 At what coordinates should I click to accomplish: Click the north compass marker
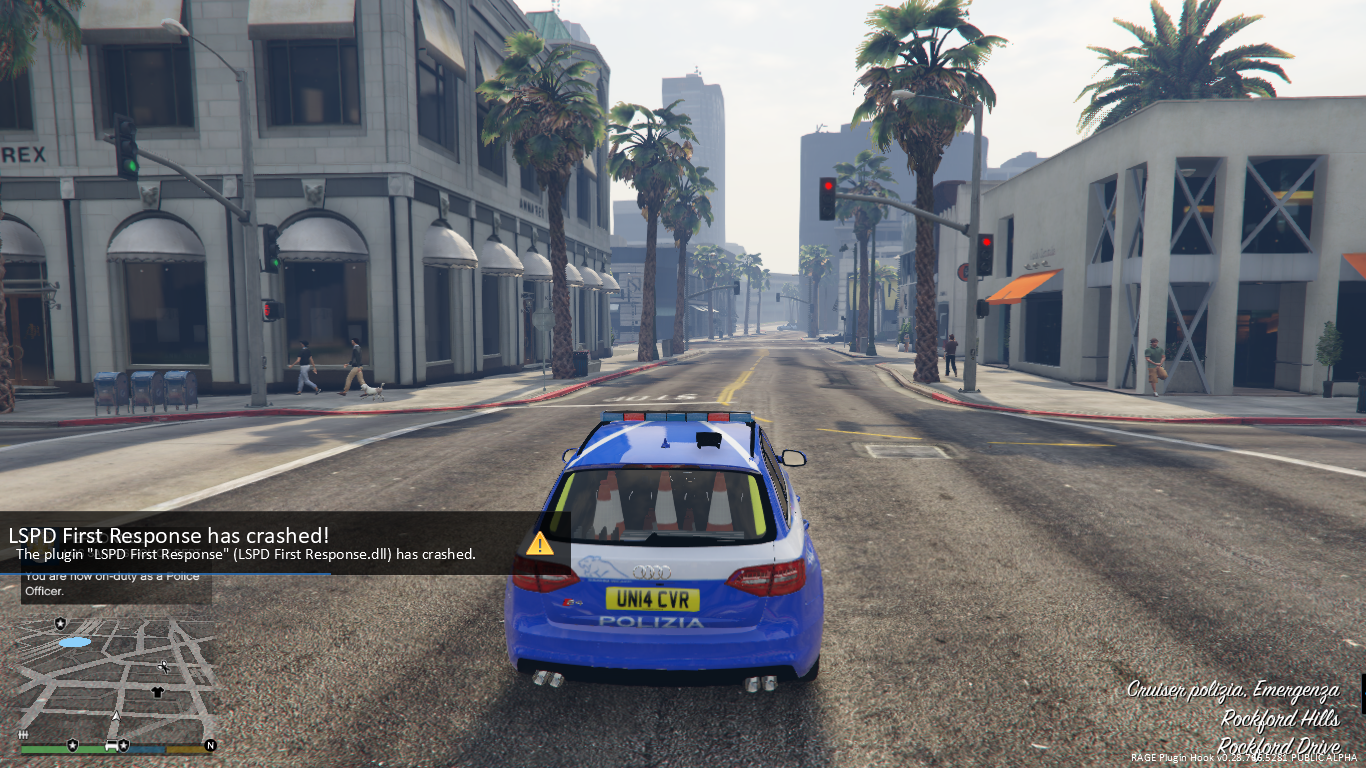point(210,745)
